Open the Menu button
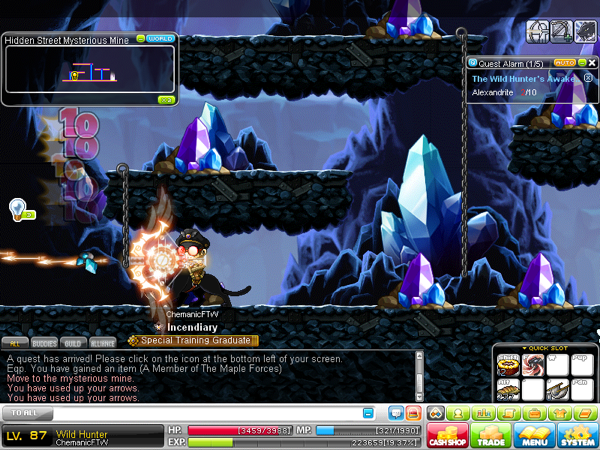 click(x=533, y=436)
